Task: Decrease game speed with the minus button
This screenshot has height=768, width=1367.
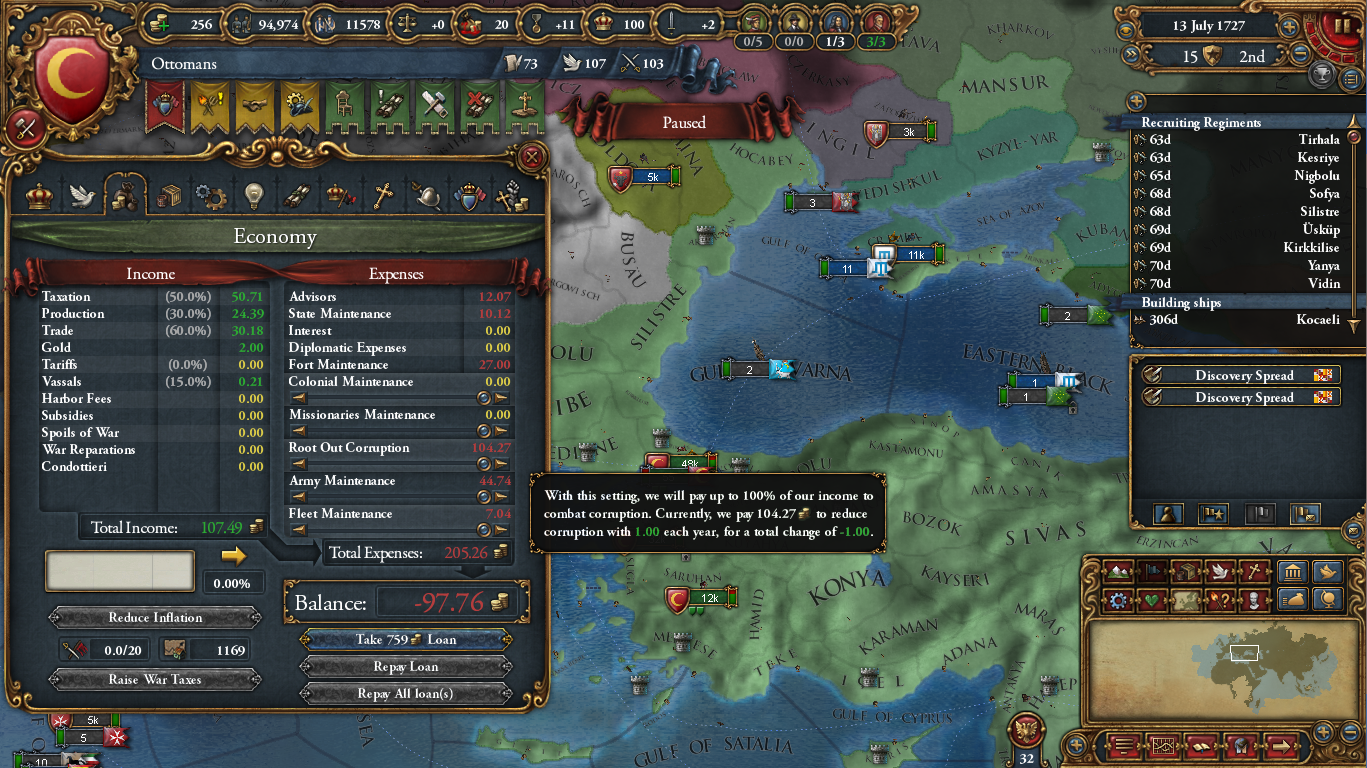Action: click(x=1300, y=55)
